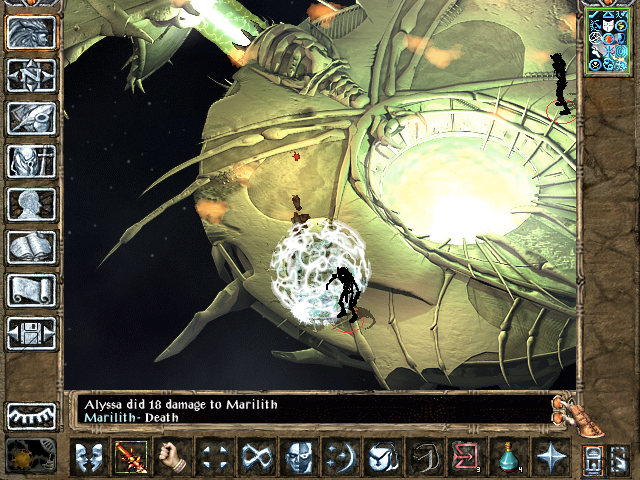Open the character bust button
Image resolution: width=640 pixels, height=480 pixels.
point(31,204)
